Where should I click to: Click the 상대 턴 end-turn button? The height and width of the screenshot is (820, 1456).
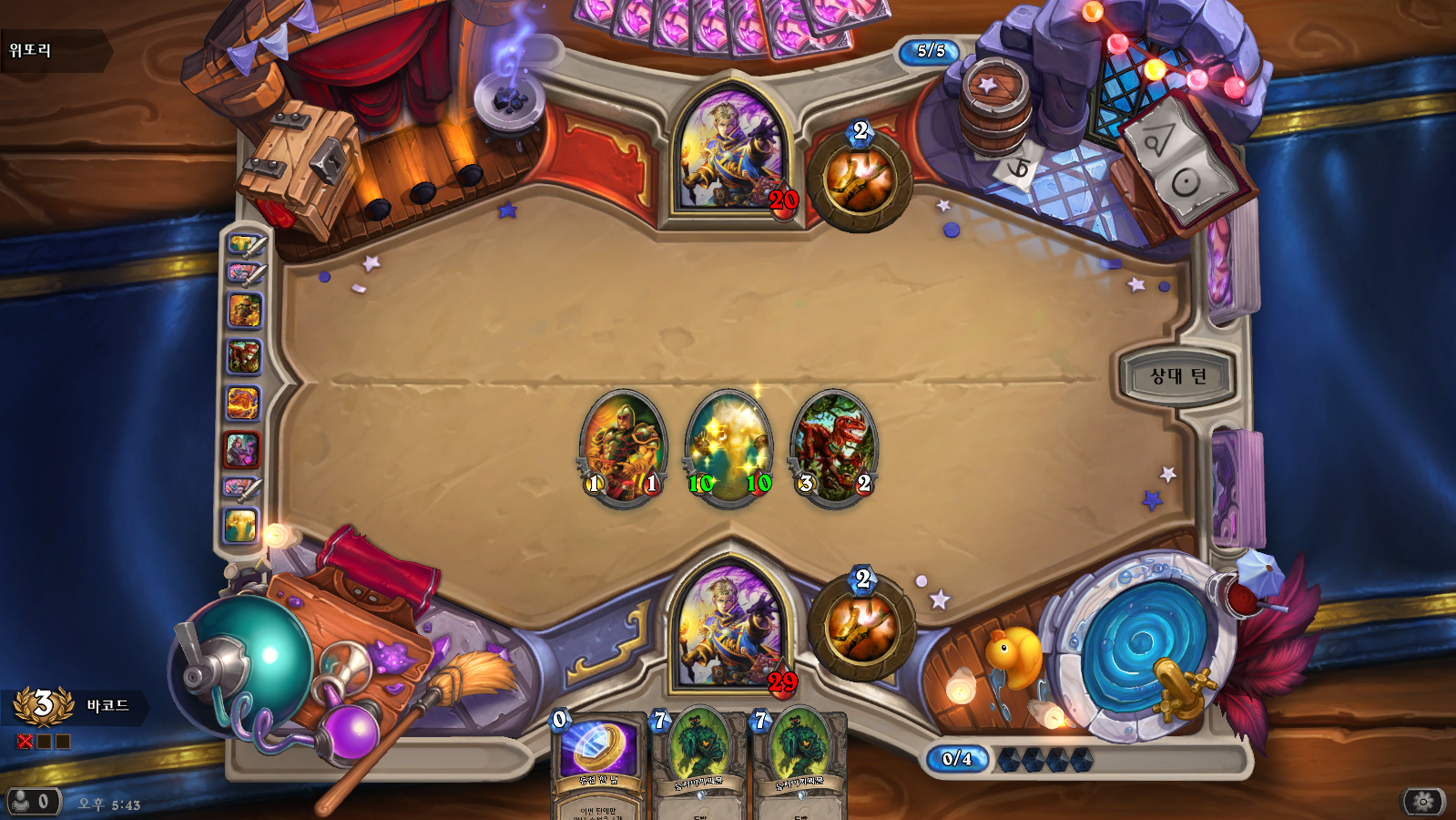(x=1177, y=376)
